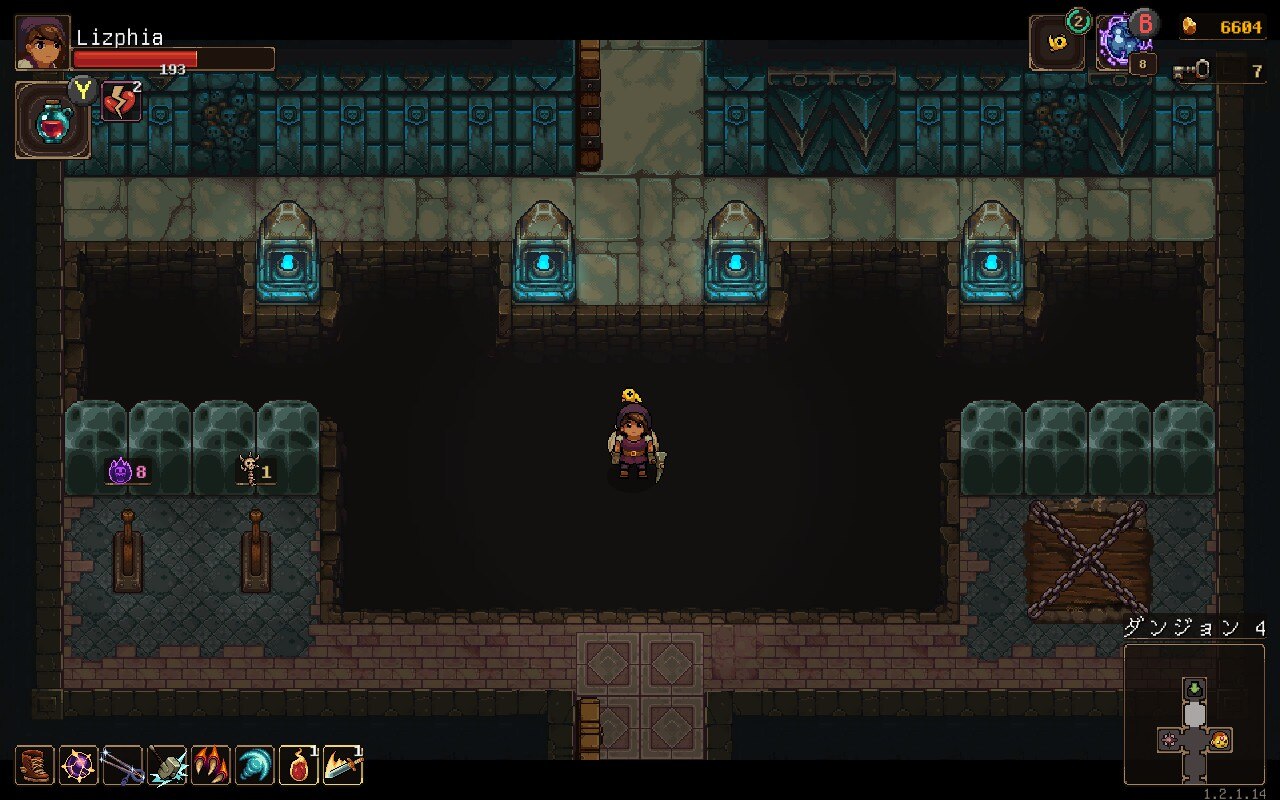Click the purple spiked orb relic
The width and height of the screenshot is (1280, 800).
[78, 766]
